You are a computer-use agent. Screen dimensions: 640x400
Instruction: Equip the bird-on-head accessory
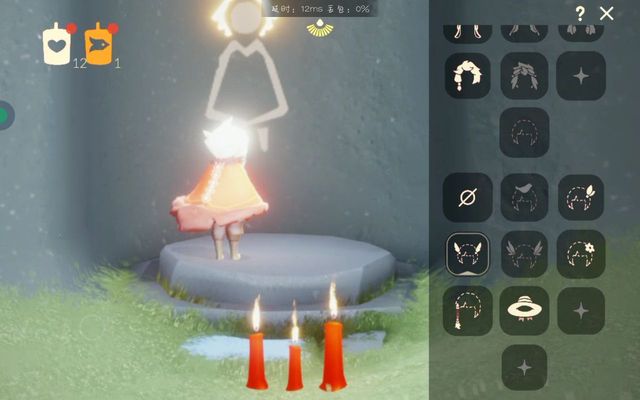coord(524,198)
